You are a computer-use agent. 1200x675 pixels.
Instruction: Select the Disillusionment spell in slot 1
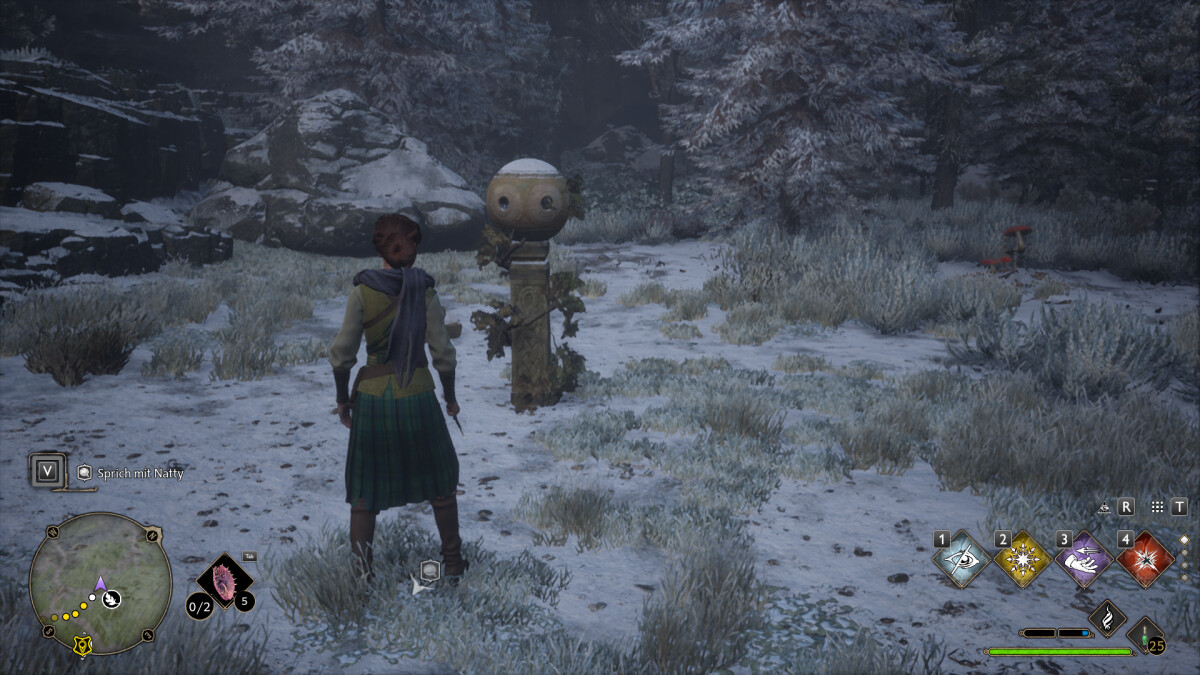click(962, 560)
